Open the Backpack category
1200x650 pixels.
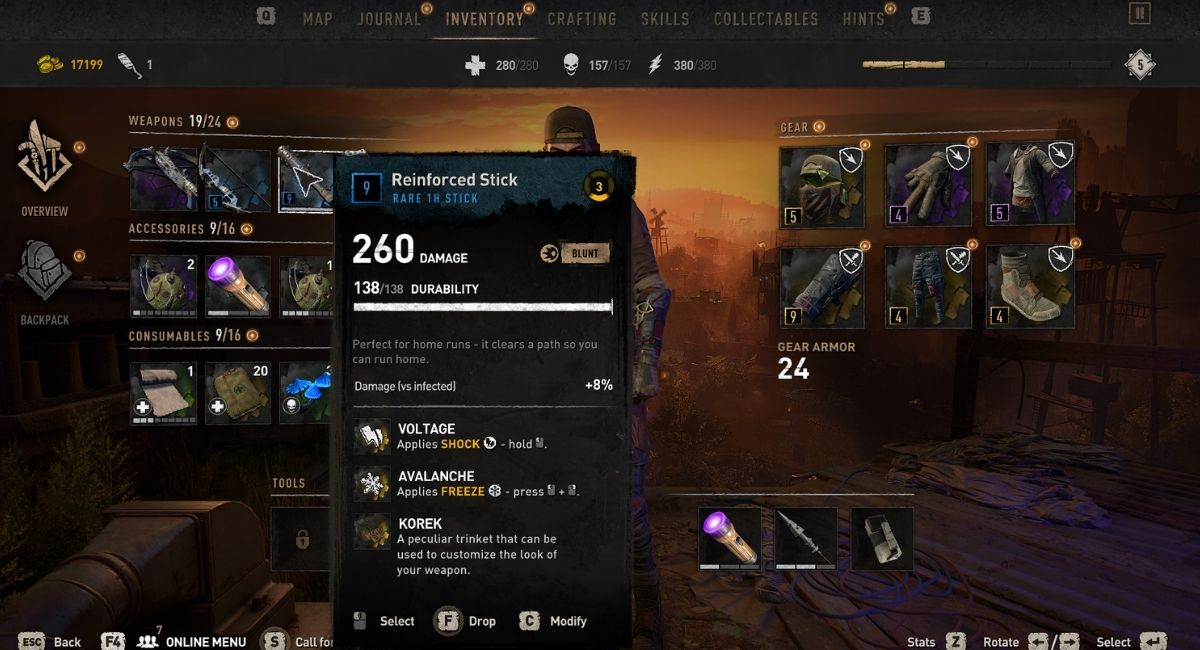45,280
